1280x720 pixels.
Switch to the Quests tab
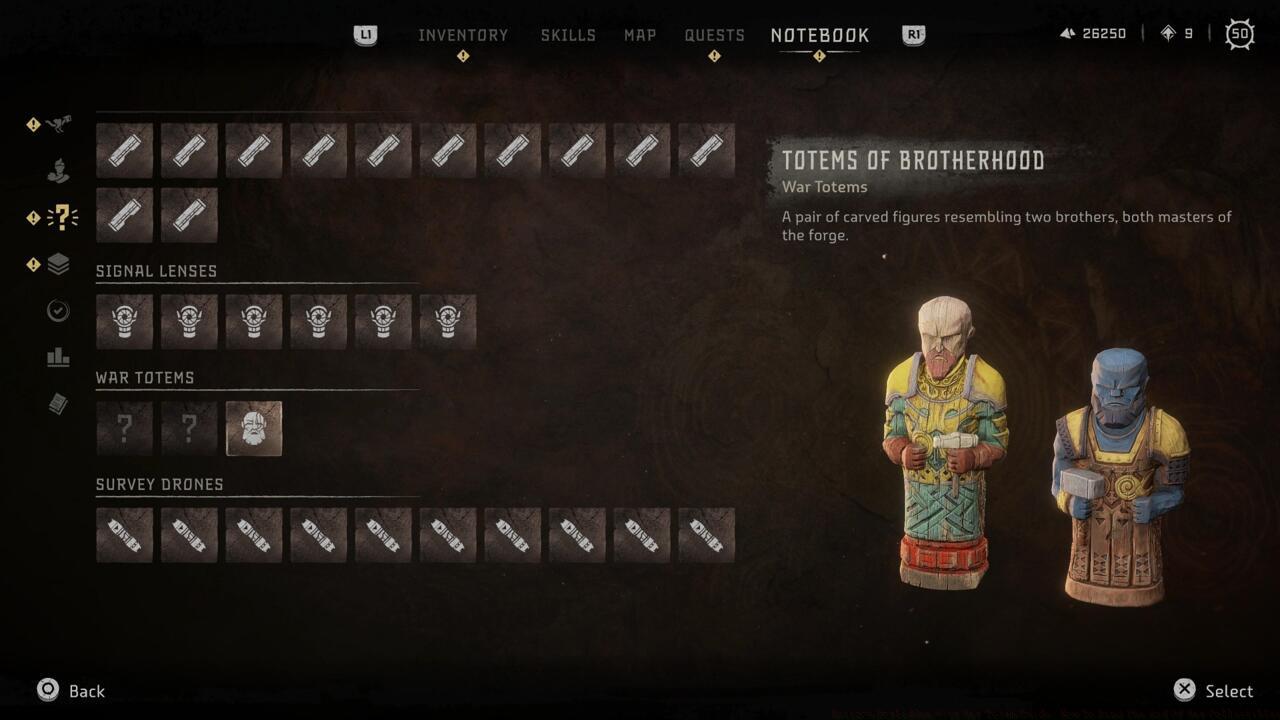coord(714,34)
